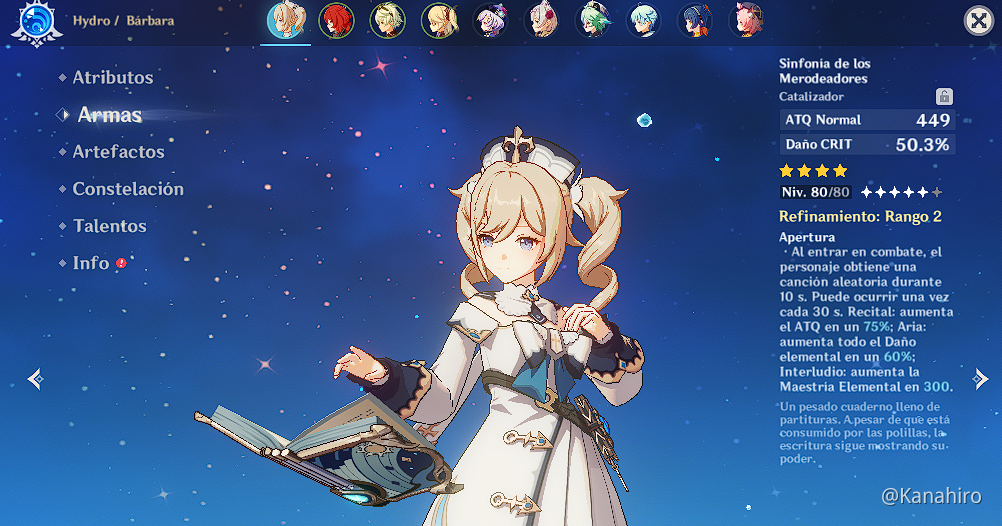The width and height of the screenshot is (1002, 526).
Task: Select the white-haired character with red tassel
Action: (541, 20)
